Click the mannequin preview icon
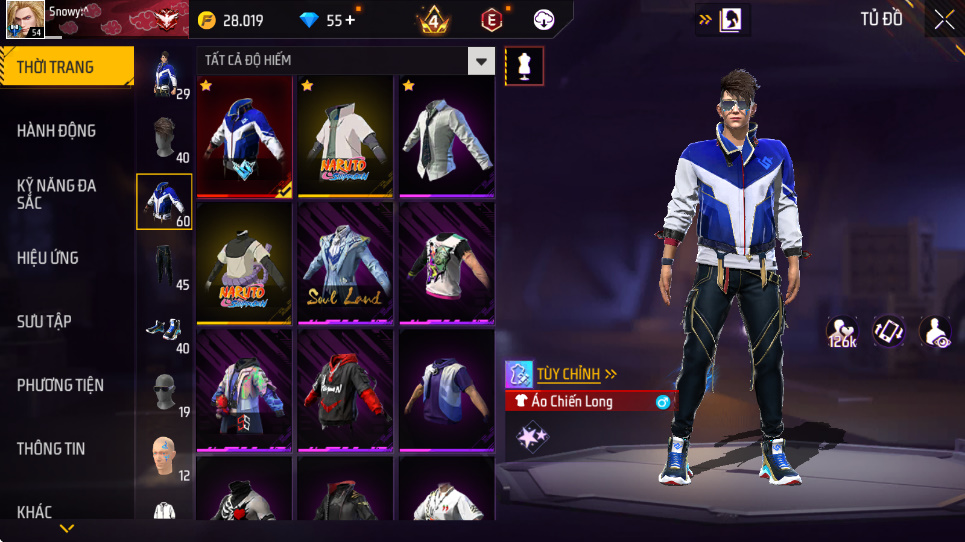The width and height of the screenshot is (965, 542). point(525,66)
